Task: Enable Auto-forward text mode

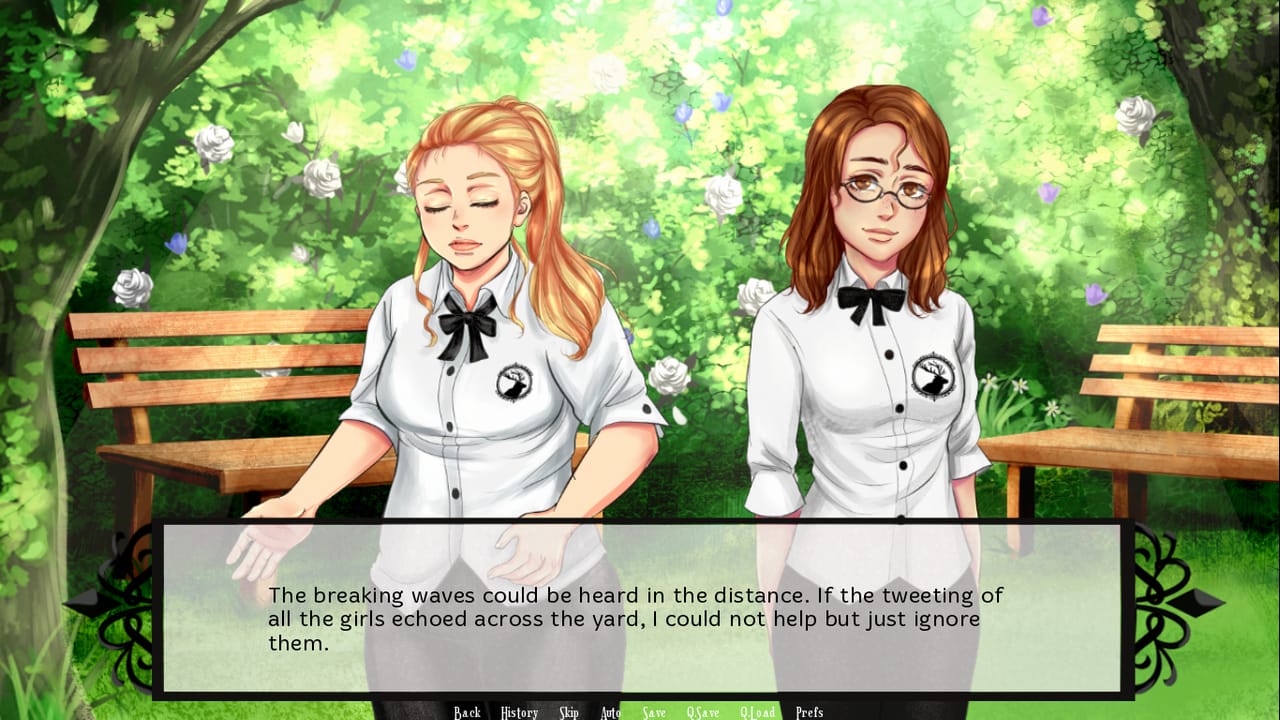Action: point(610,712)
